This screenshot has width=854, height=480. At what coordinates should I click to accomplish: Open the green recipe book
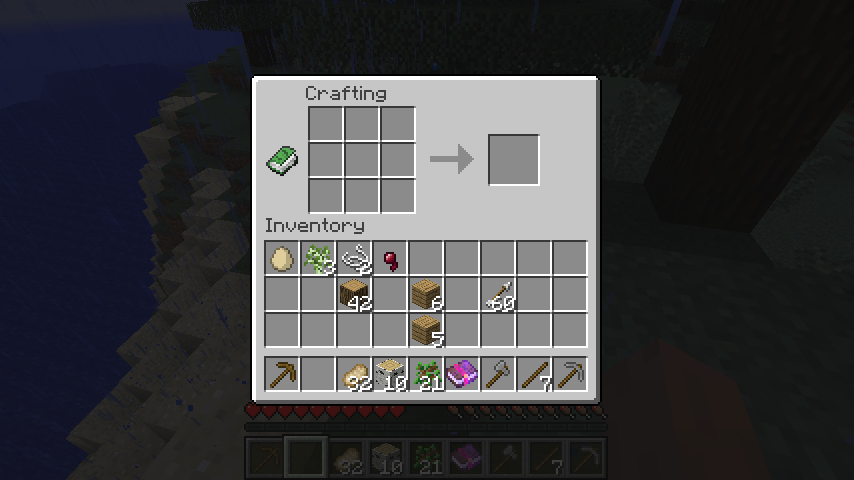click(x=283, y=160)
